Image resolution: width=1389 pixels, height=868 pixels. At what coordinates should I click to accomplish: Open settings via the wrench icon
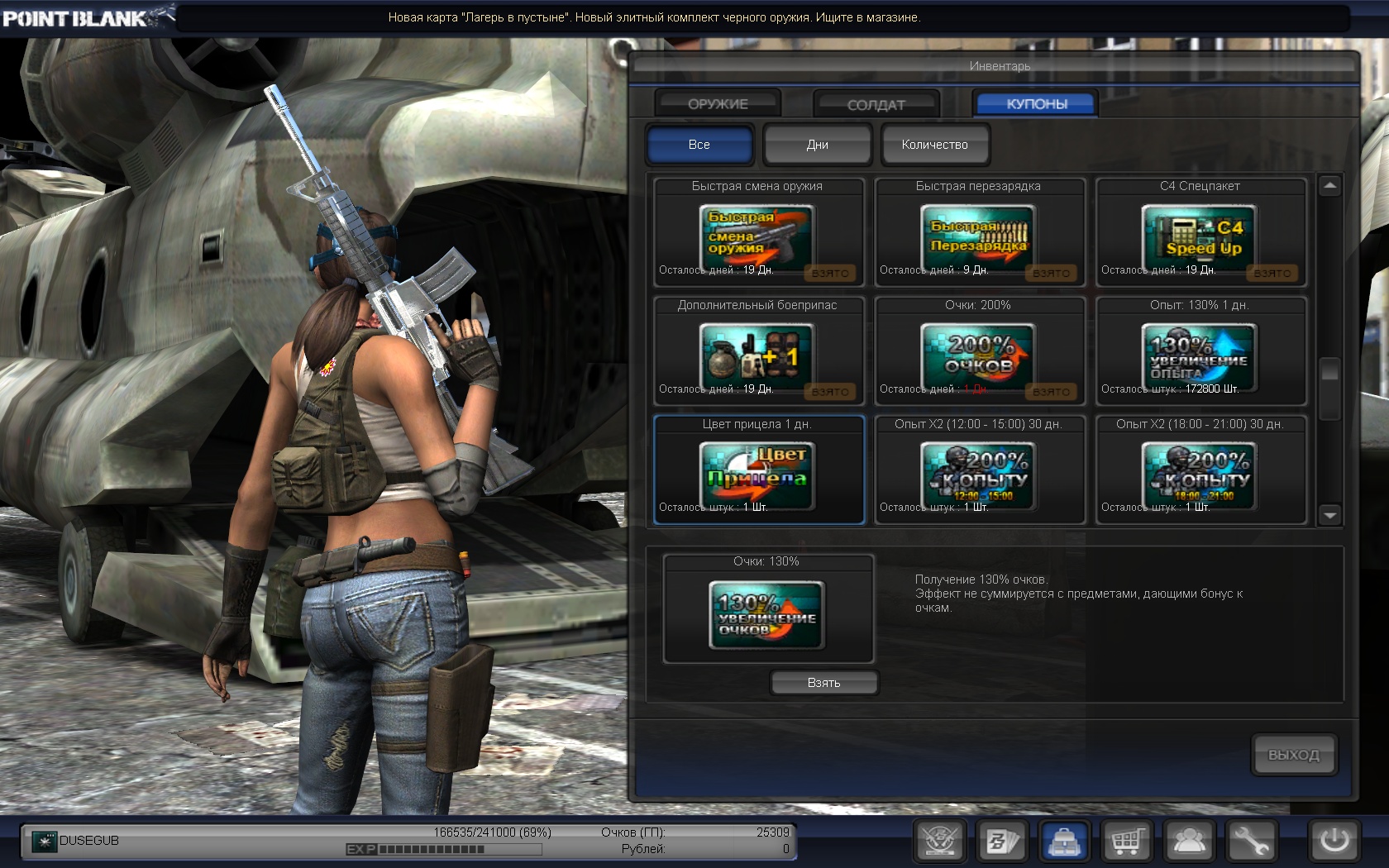click(1251, 842)
